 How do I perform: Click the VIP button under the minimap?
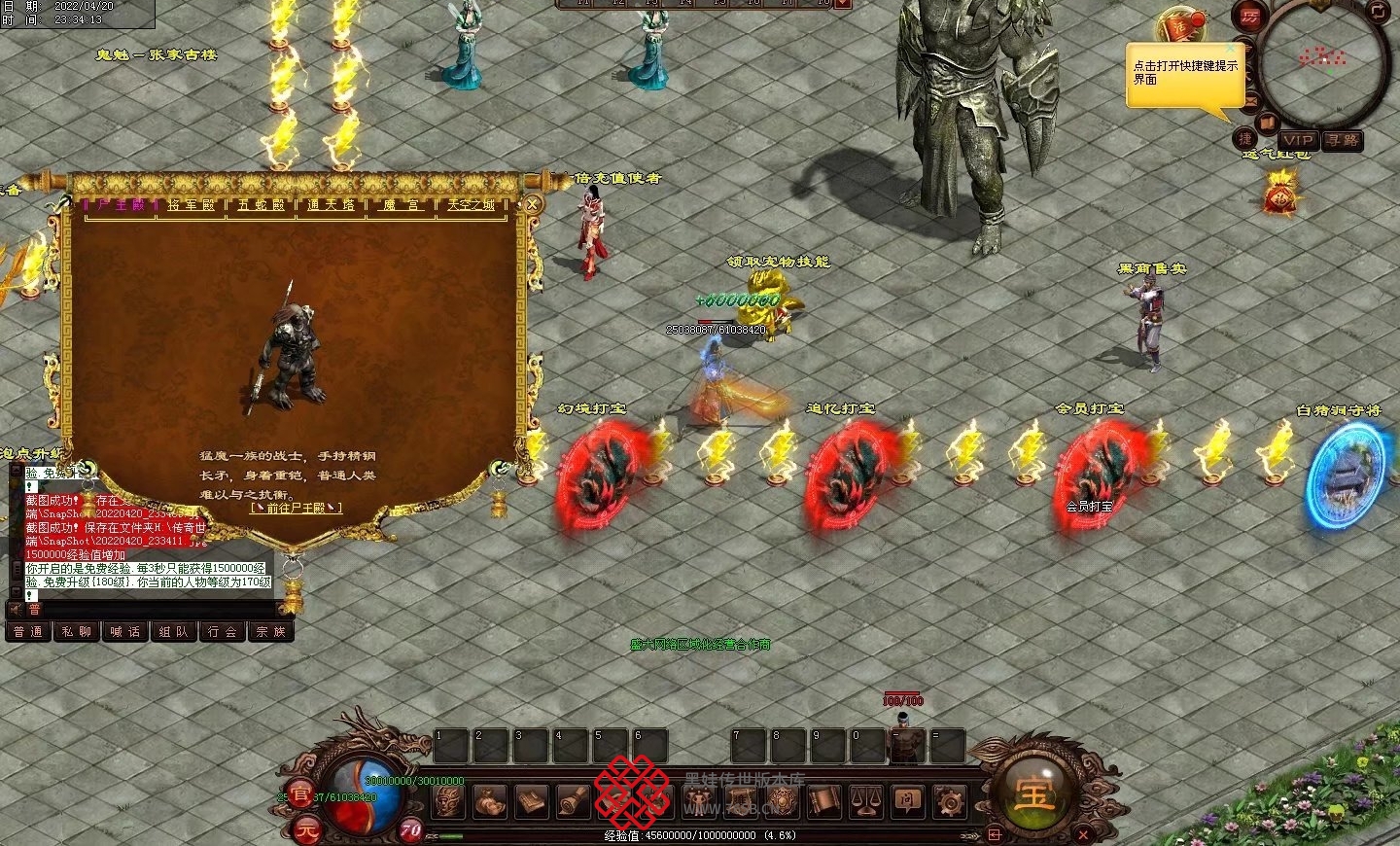pos(1297,140)
